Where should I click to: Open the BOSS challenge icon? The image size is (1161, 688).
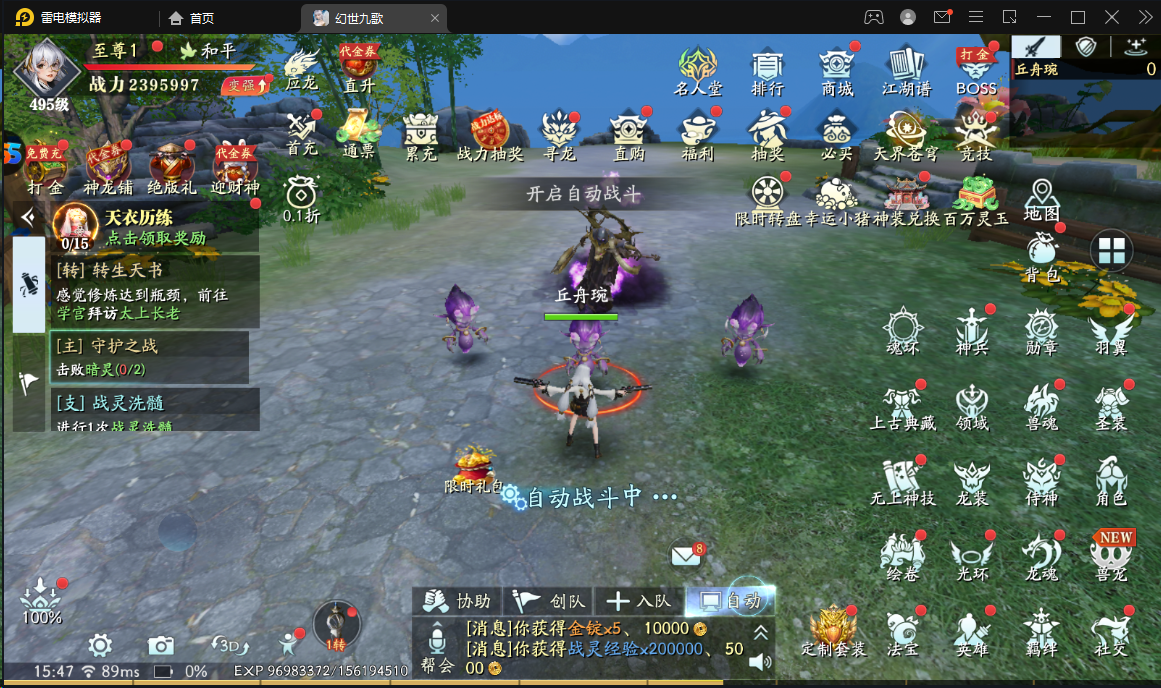pyautogui.click(x=975, y=70)
